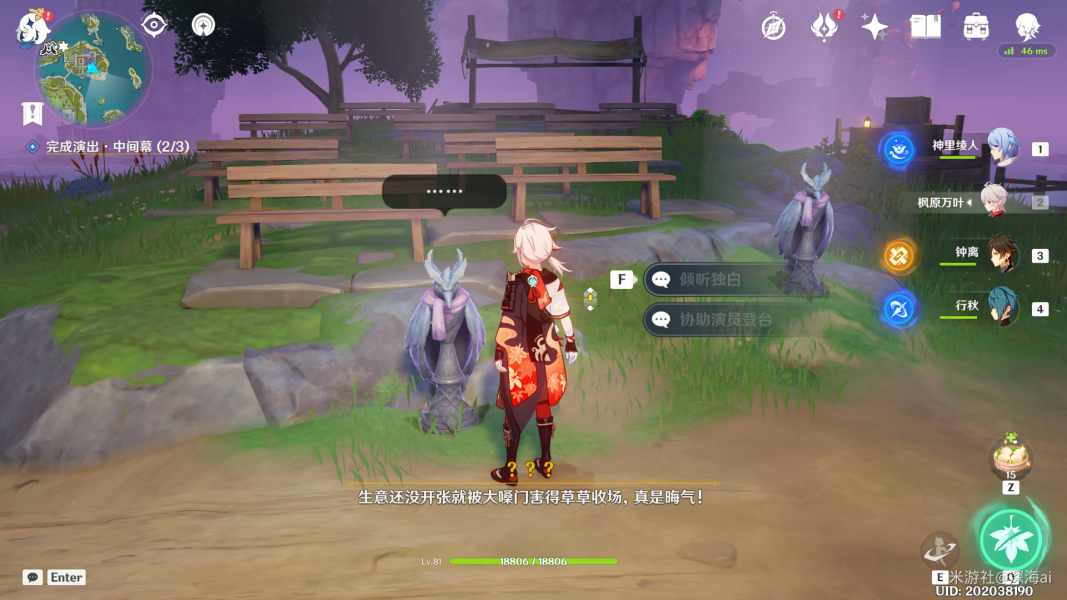Open the Paimon main menu

coord(32,28)
